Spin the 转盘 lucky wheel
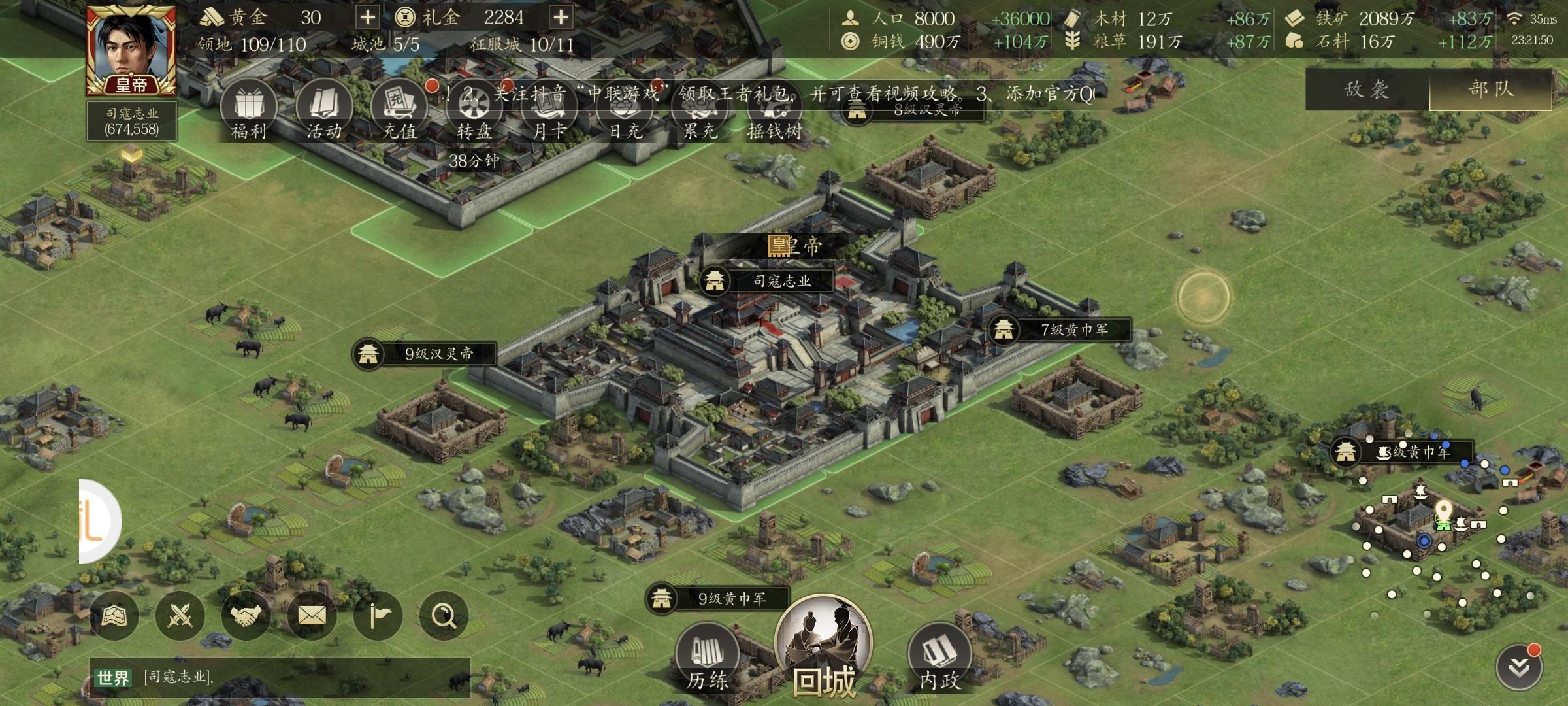 click(x=474, y=111)
